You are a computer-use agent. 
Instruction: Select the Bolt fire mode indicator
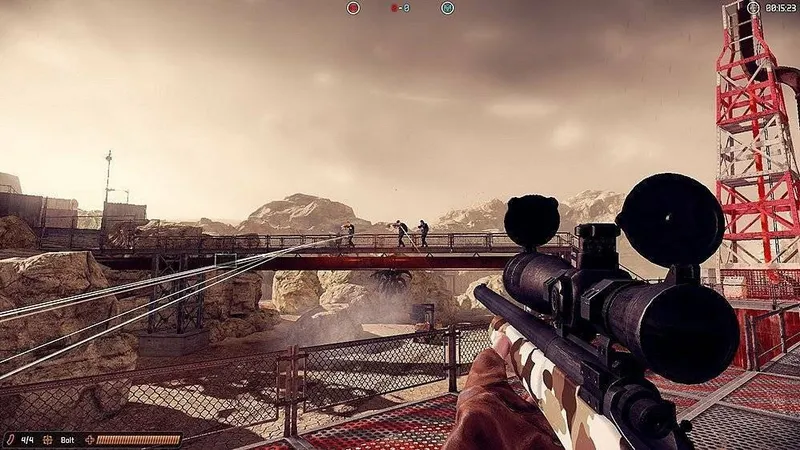[67, 439]
